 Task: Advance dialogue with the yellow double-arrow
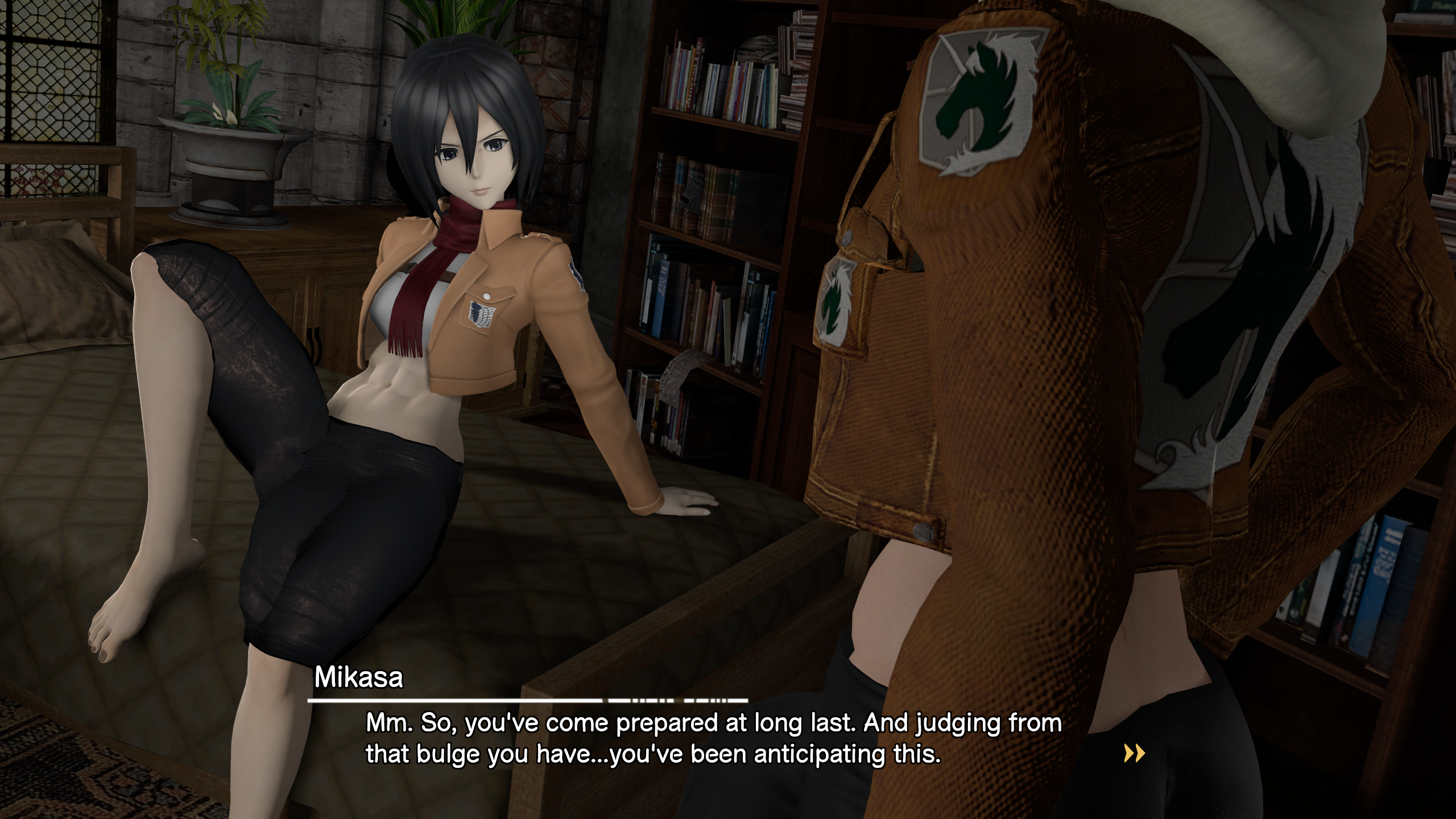point(1134,753)
